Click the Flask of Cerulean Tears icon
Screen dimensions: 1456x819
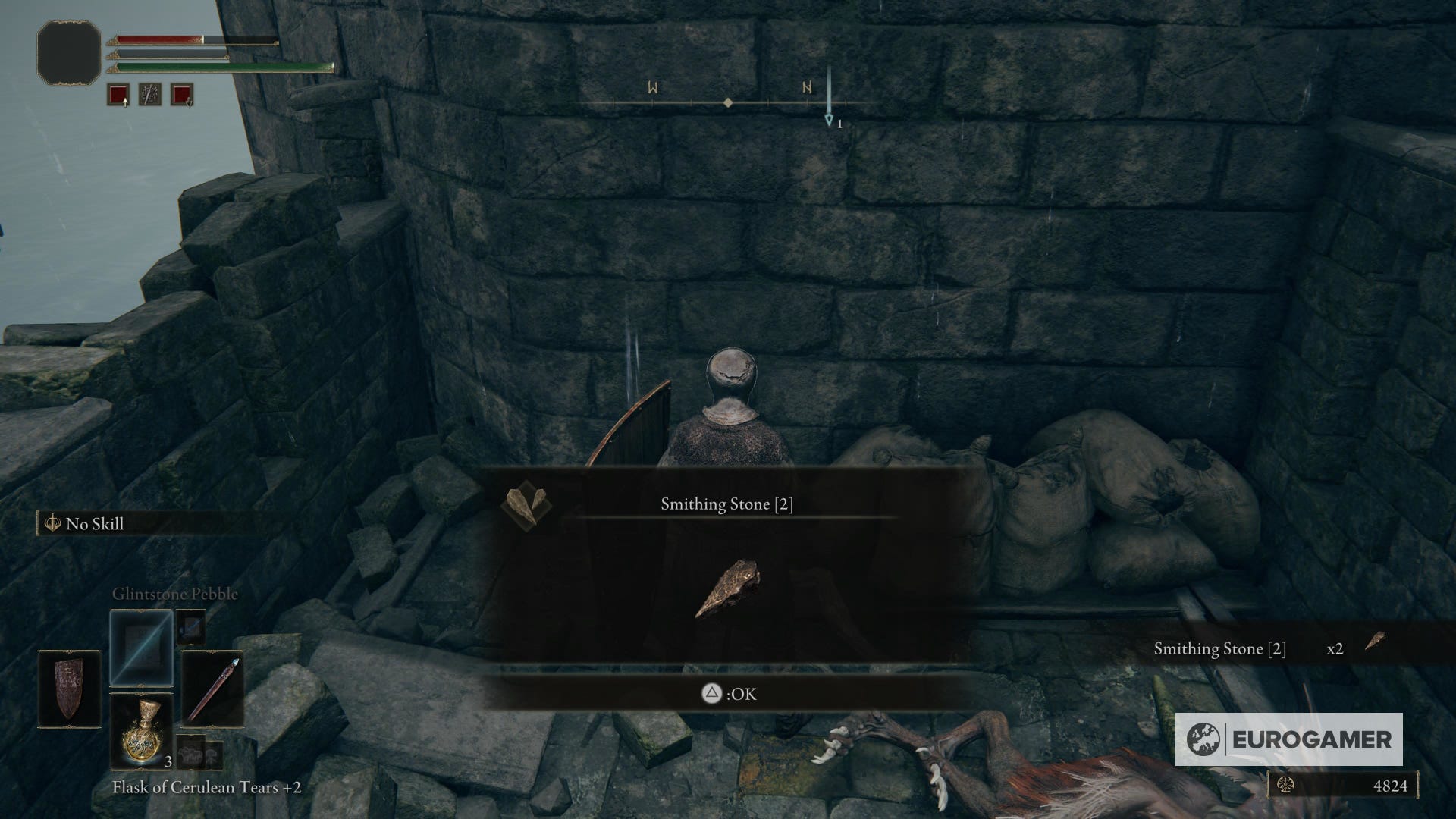[143, 732]
